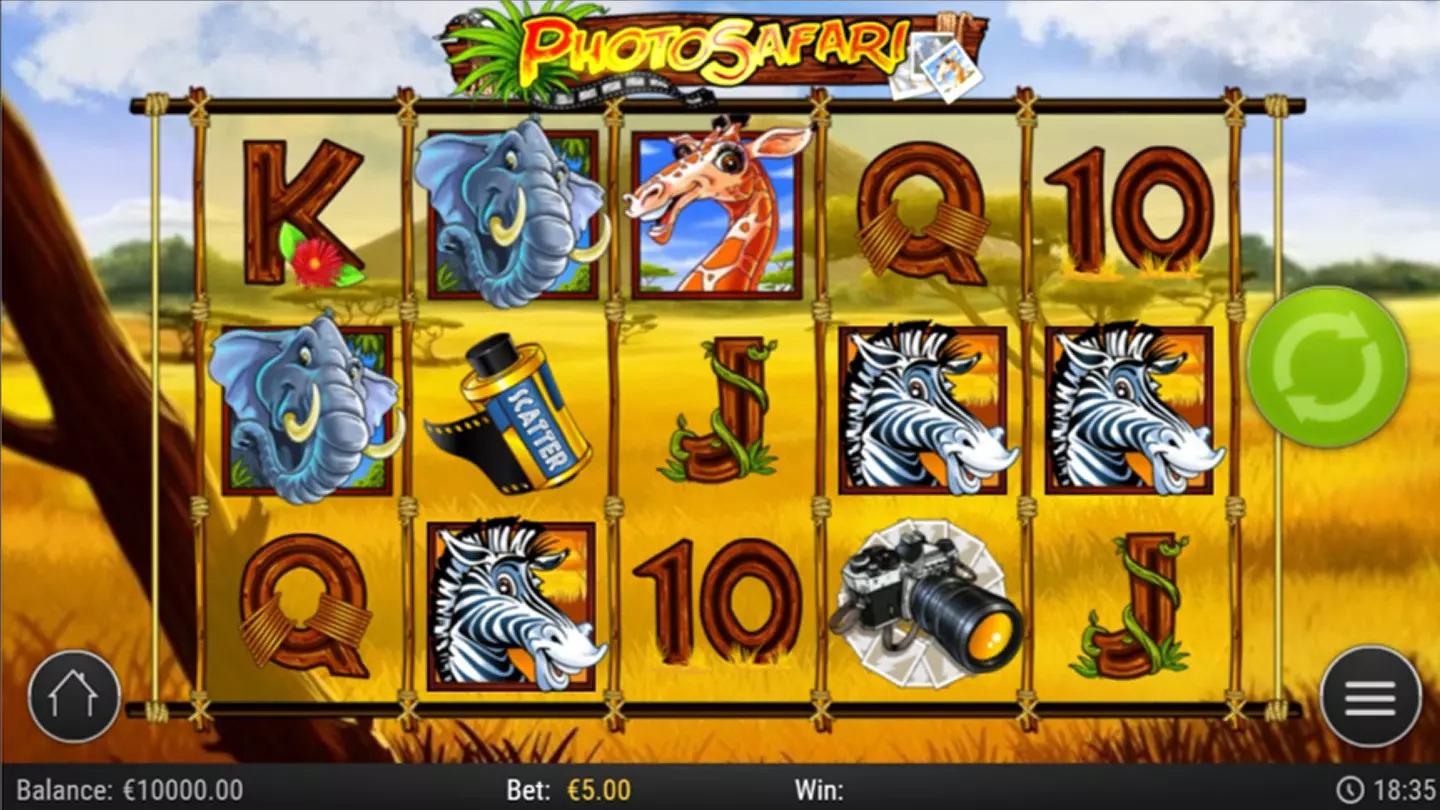
Task: Select the camera symbol on reel four
Action: [x=925, y=600]
